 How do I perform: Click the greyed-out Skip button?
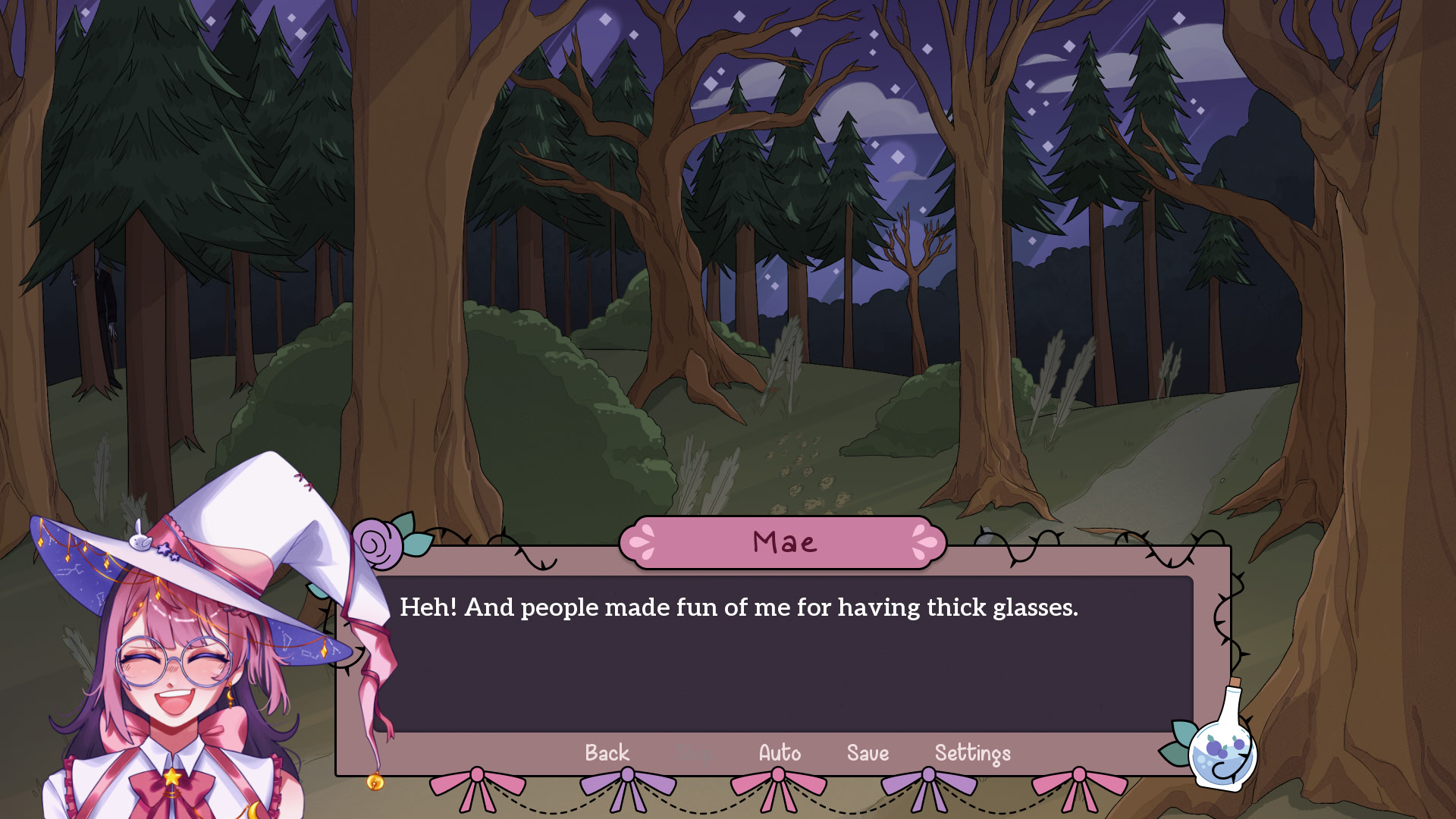pos(694,753)
